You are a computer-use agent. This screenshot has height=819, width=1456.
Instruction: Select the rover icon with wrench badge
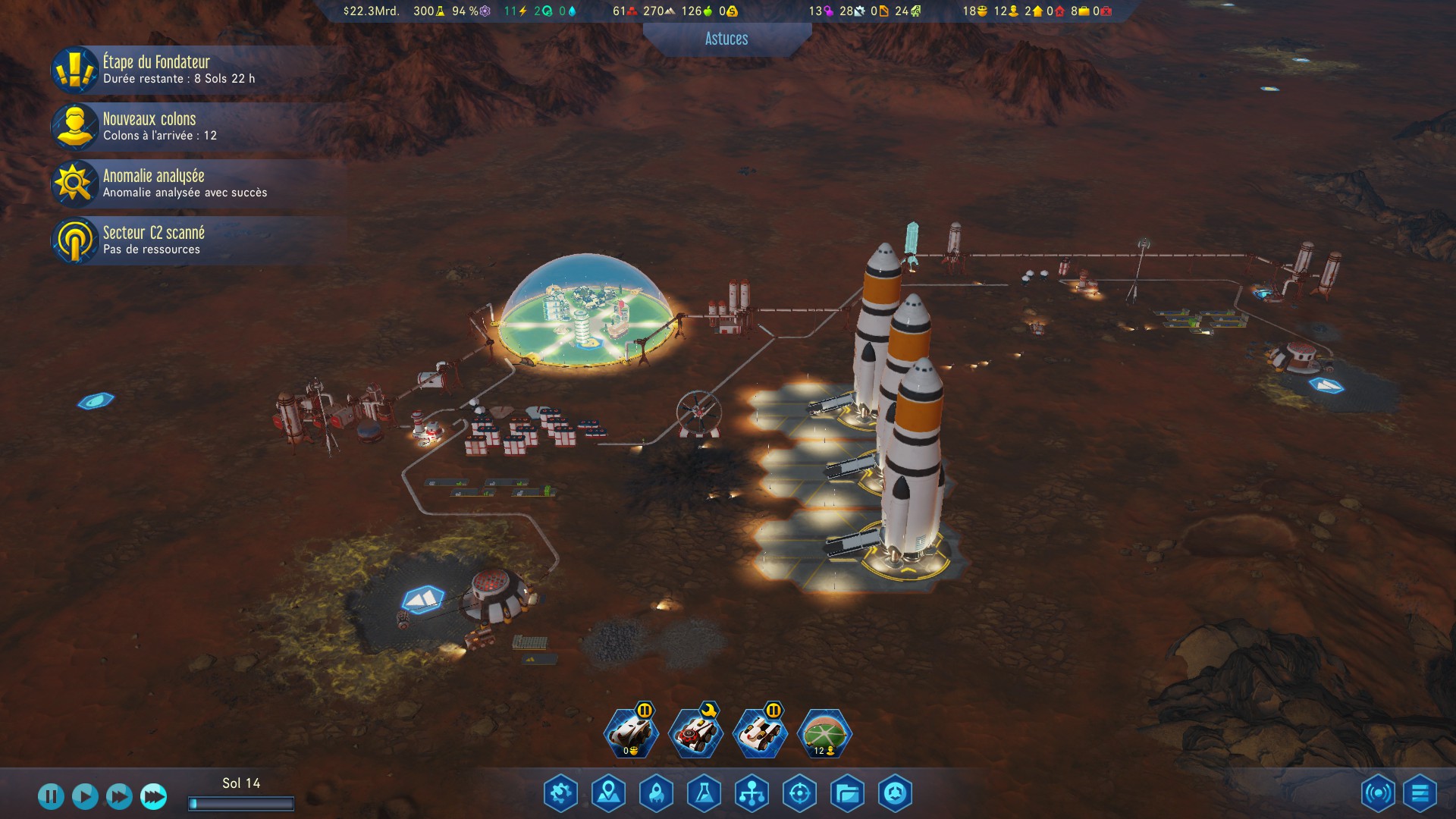point(695,734)
